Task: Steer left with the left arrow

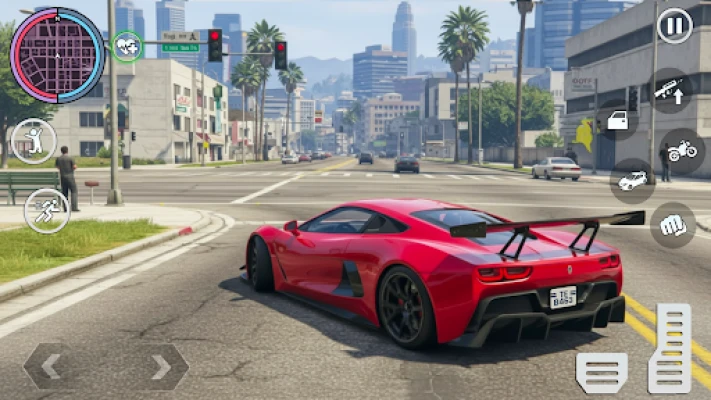Action: pyautogui.click(x=51, y=367)
